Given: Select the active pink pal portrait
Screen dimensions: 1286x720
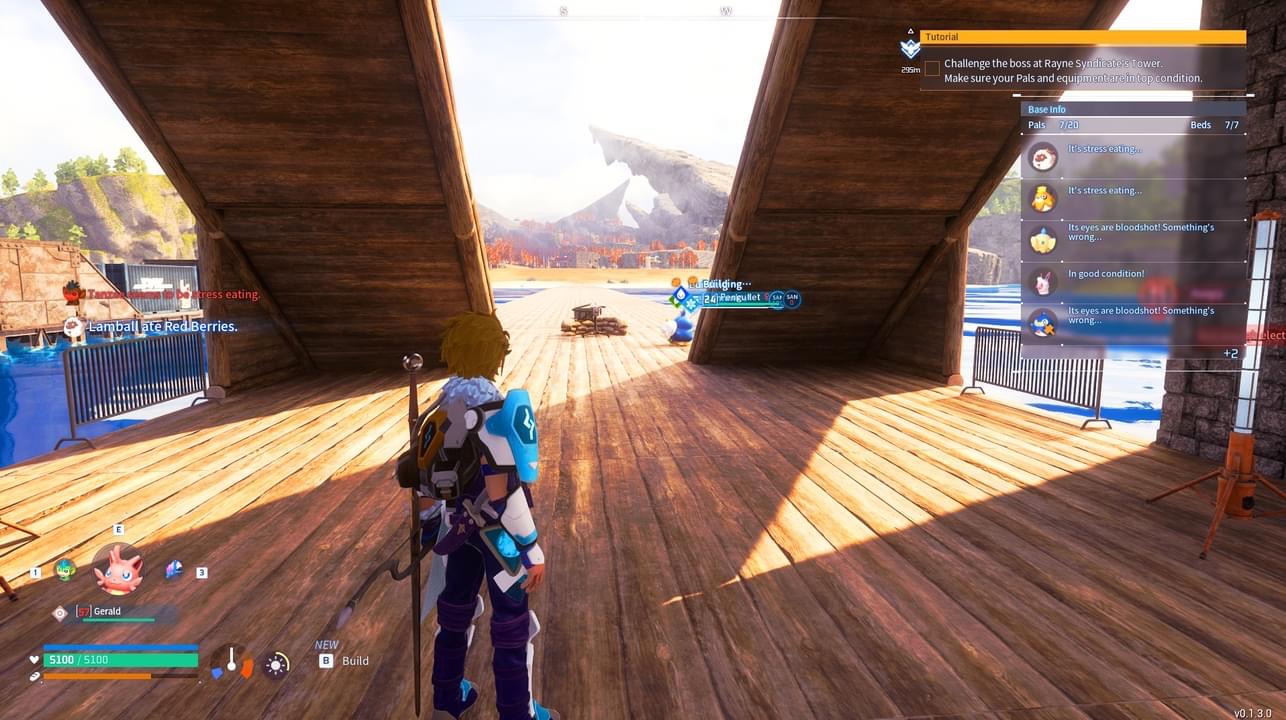Looking at the screenshot, I should [x=117, y=570].
